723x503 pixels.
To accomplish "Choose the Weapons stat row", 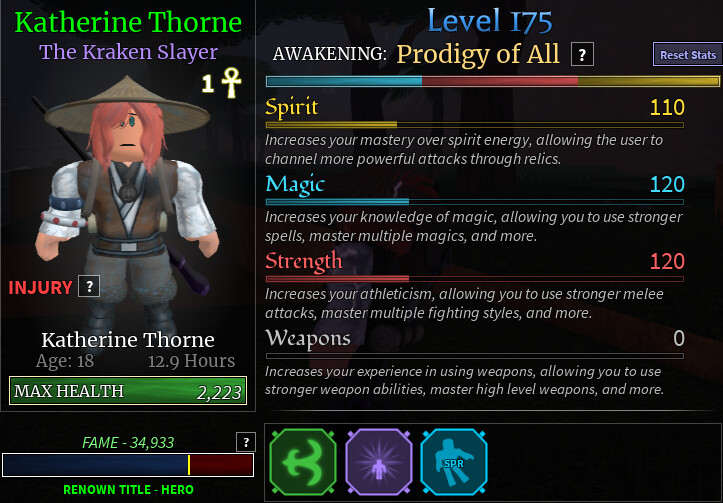I will tap(475, 339).
